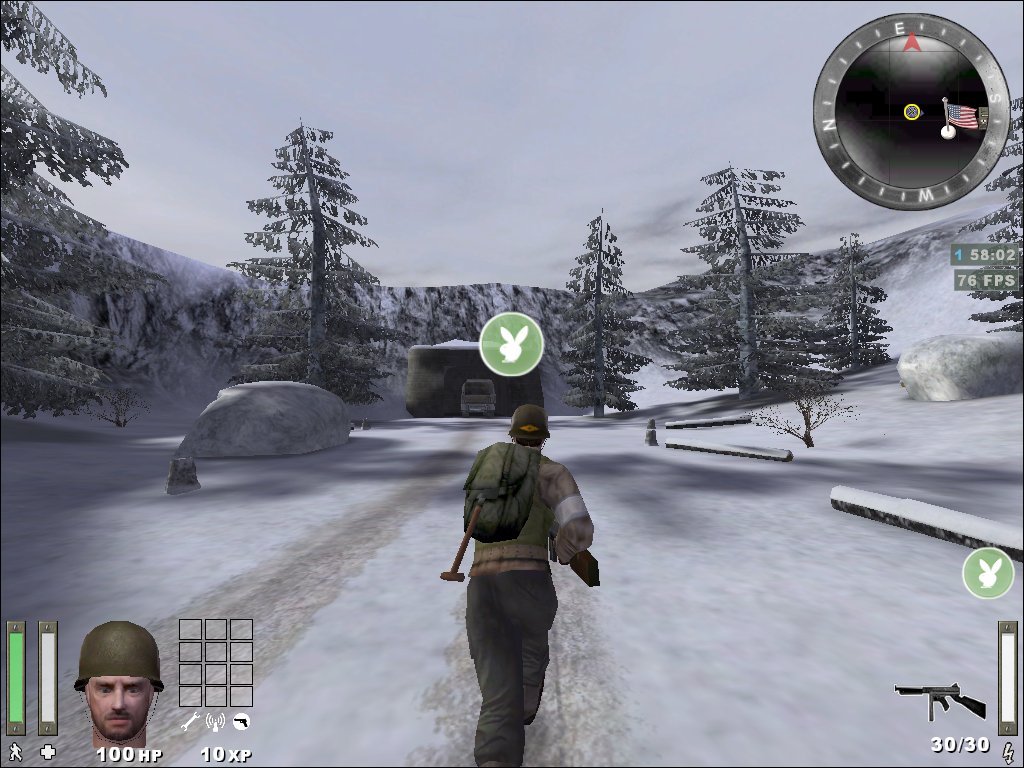The height and width of the screenshot is (768, 1024).
Task: Click the compass minimap
Action: click(x=909, y=111)
